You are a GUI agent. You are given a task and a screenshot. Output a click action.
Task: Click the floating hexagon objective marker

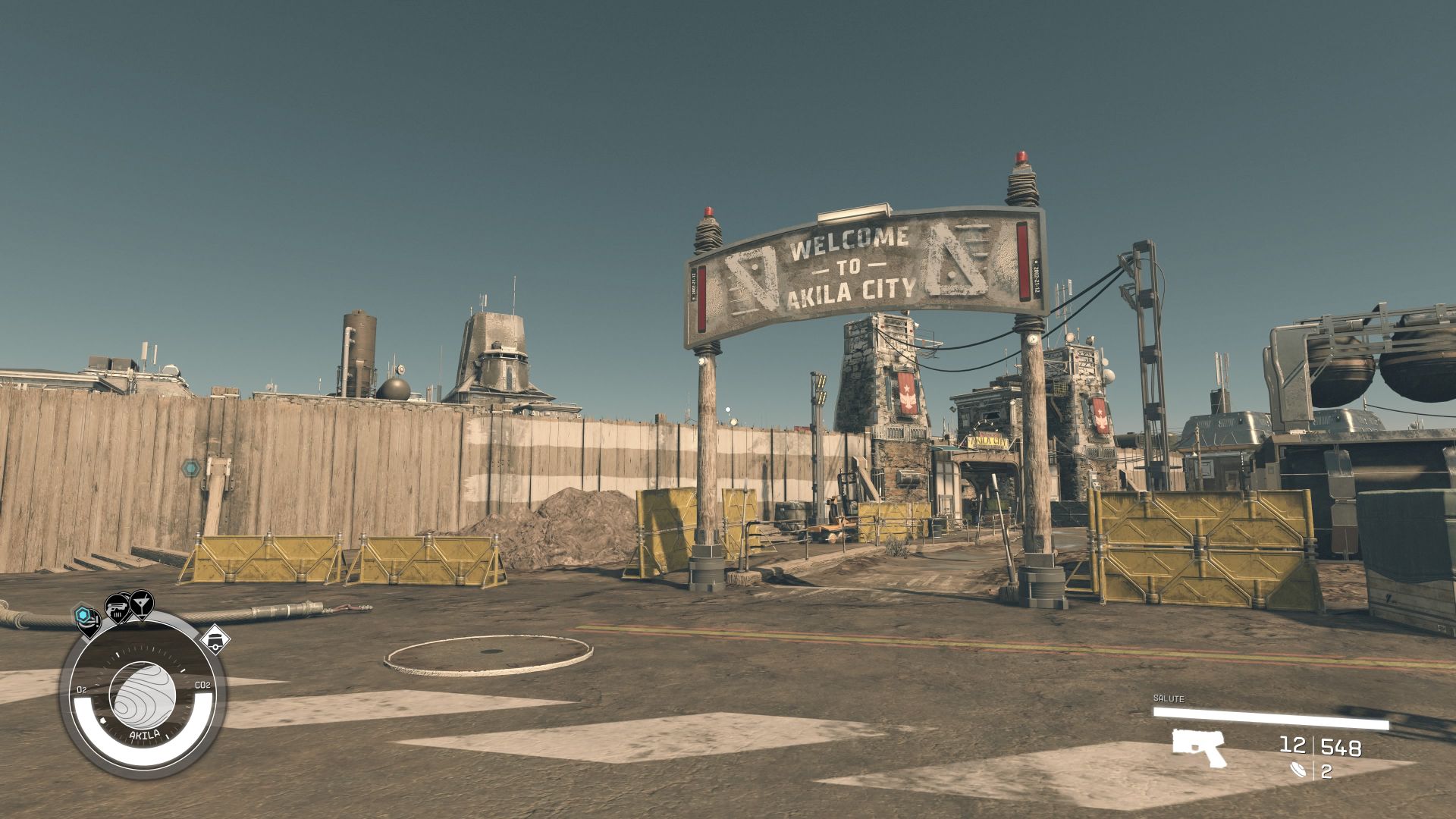pyautogui.click(x=190, y=468)
